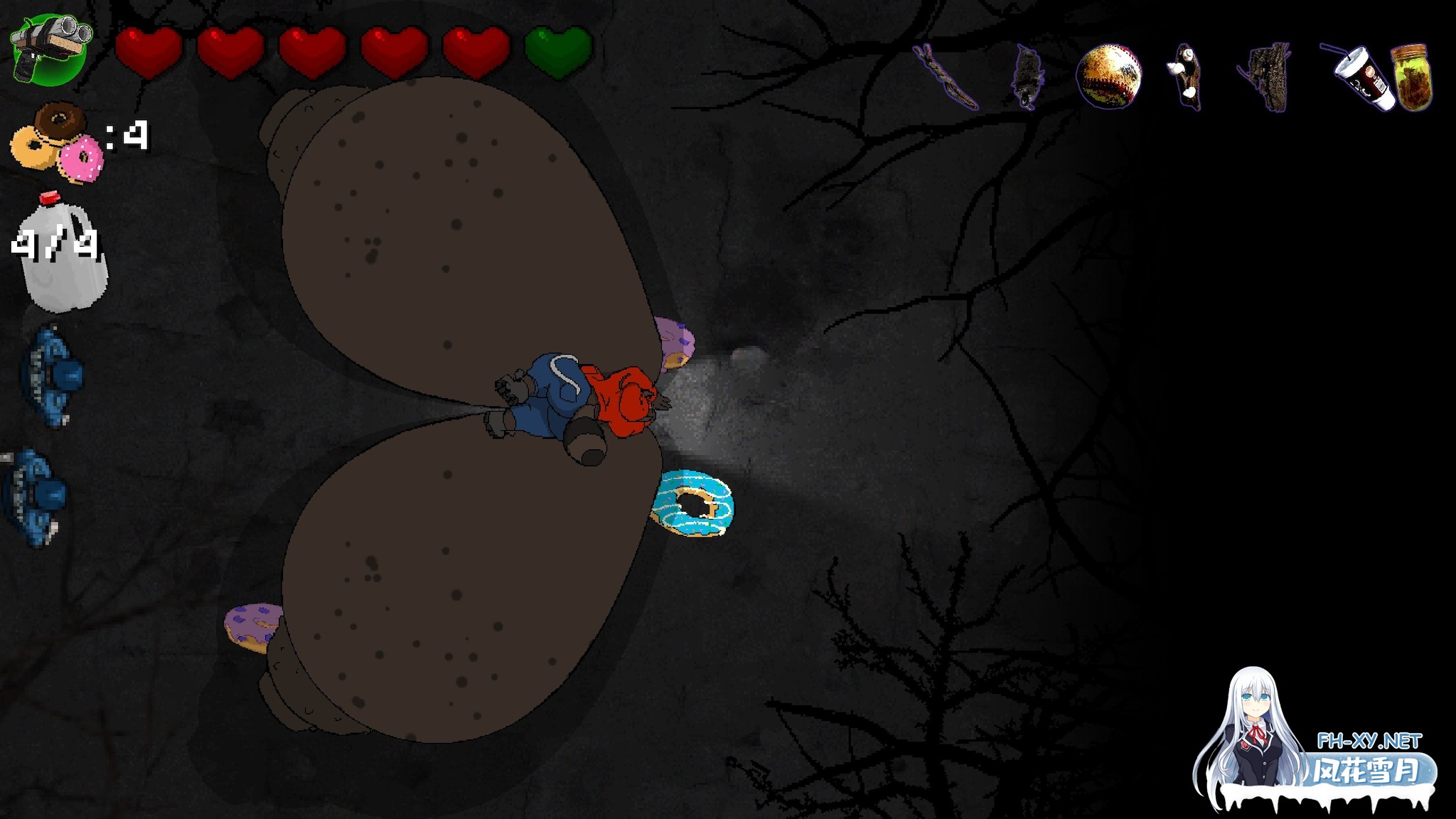The width and height of the screenshot is (1456, 819).
Task: Select the marshmallow stick inventory item
Action: click(x=1186, y=75)
